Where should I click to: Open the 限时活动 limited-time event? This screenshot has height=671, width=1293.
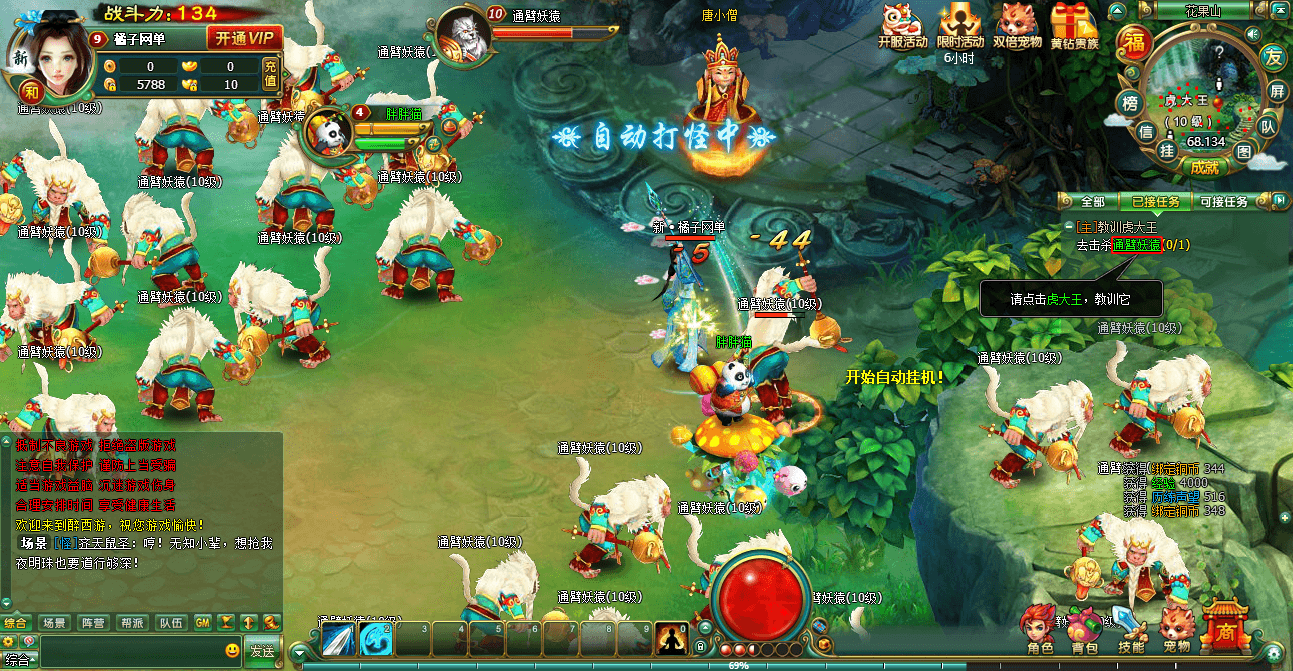960,25
